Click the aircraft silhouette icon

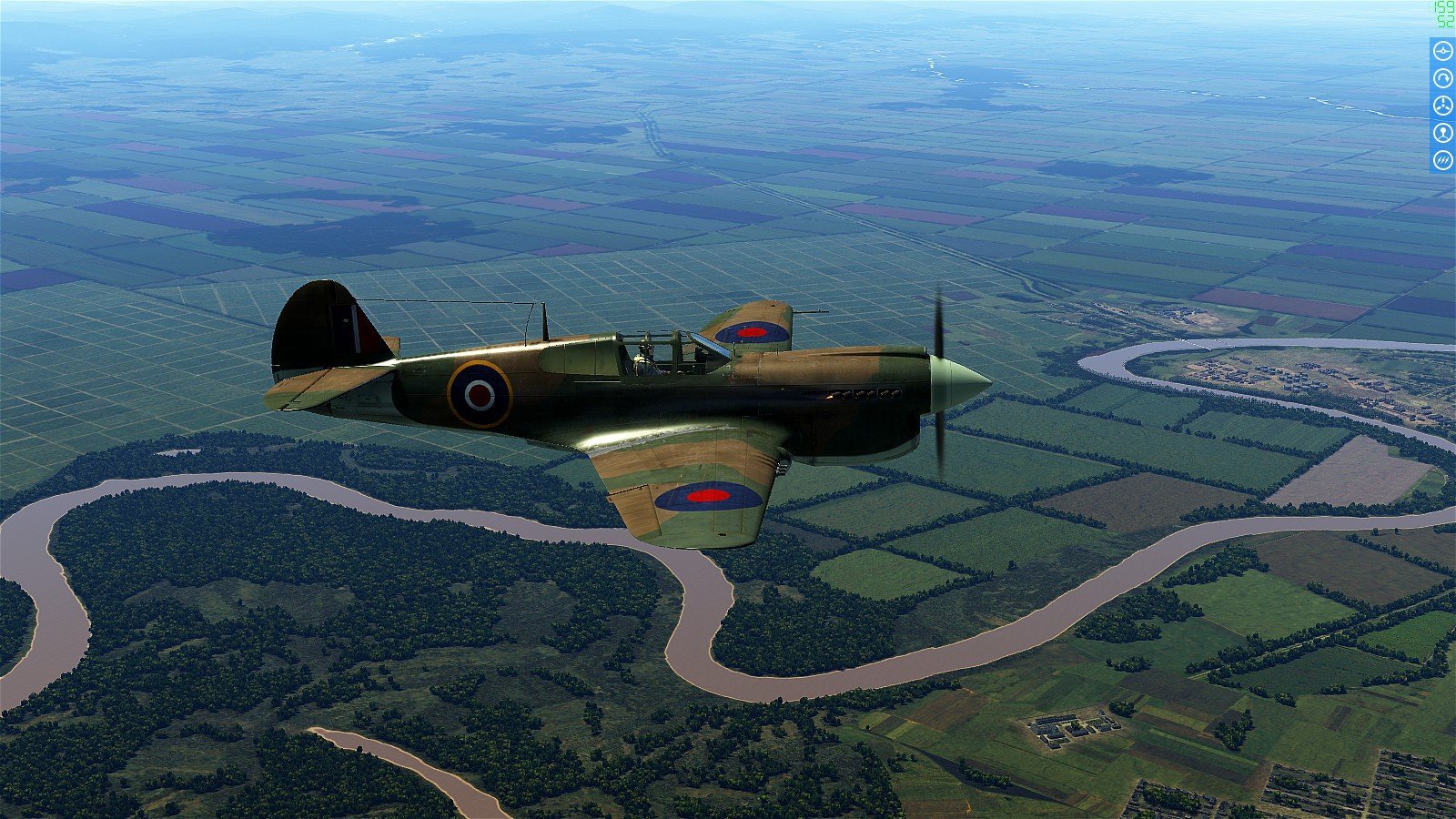point(1442,52)
